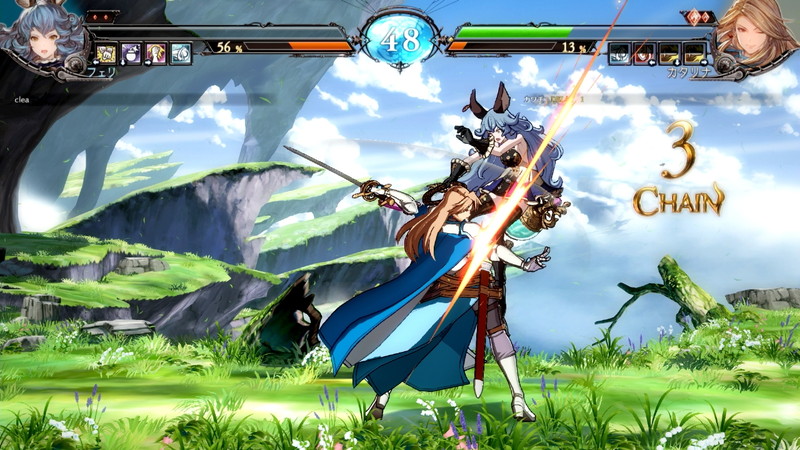Select Ferry's yellow skill icon
This screenshot has width=800, height=450.
[x=107, y=54]
